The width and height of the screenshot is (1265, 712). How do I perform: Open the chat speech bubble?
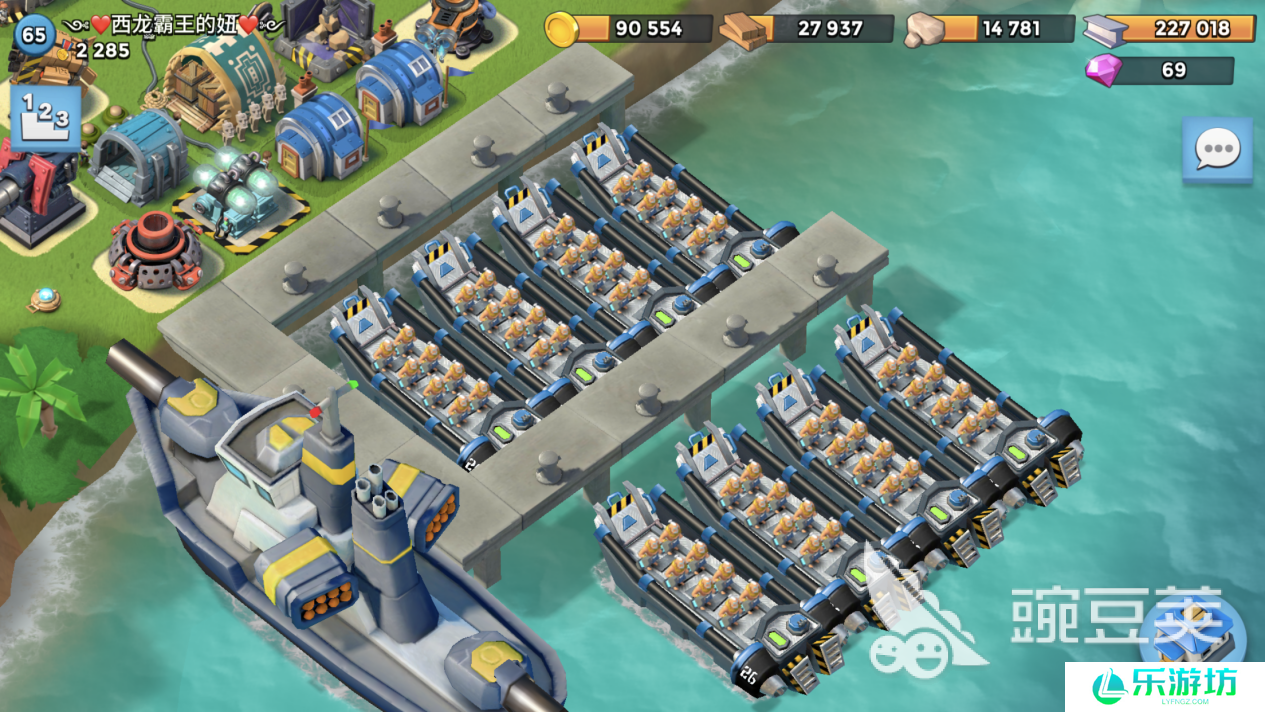pos(1216,150)
